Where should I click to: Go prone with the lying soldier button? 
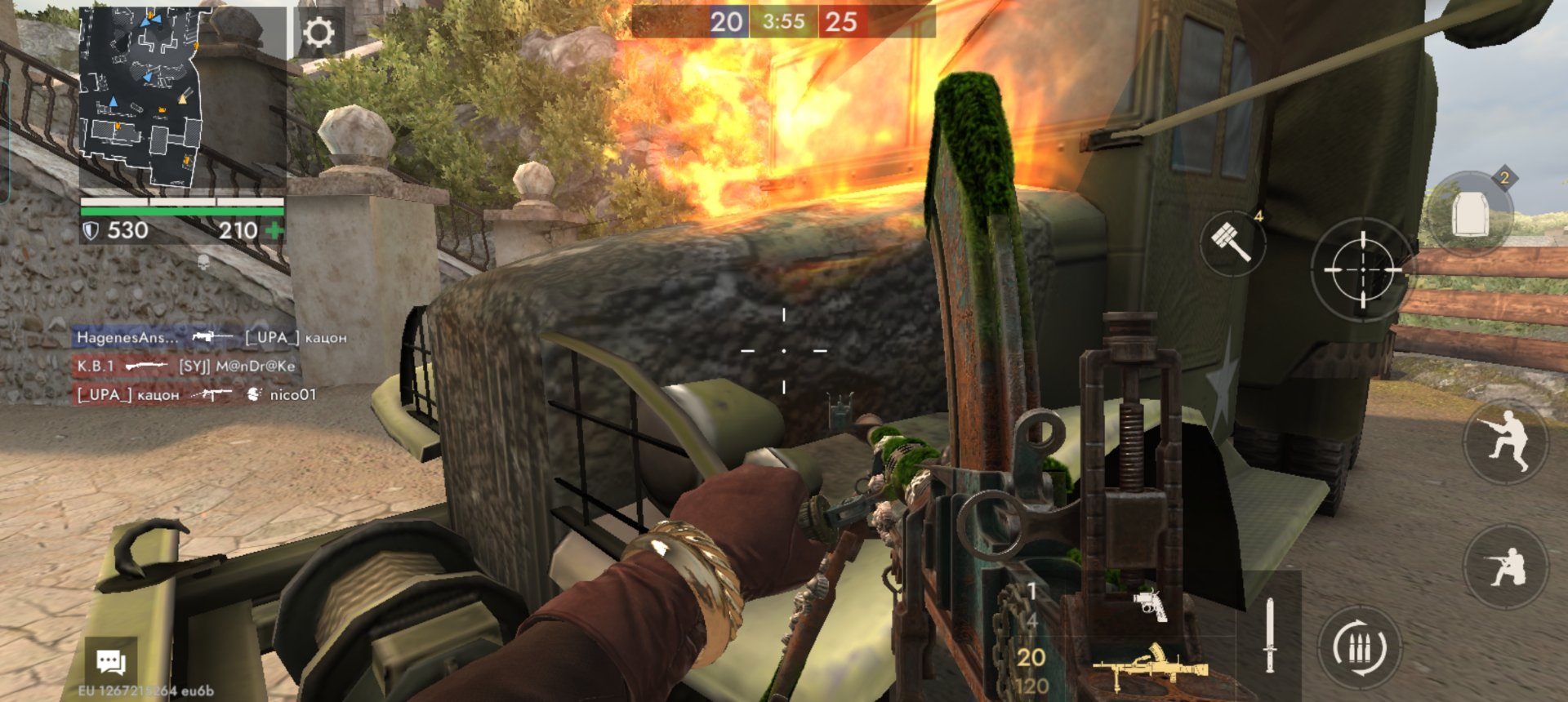[x=1505, y=567]
